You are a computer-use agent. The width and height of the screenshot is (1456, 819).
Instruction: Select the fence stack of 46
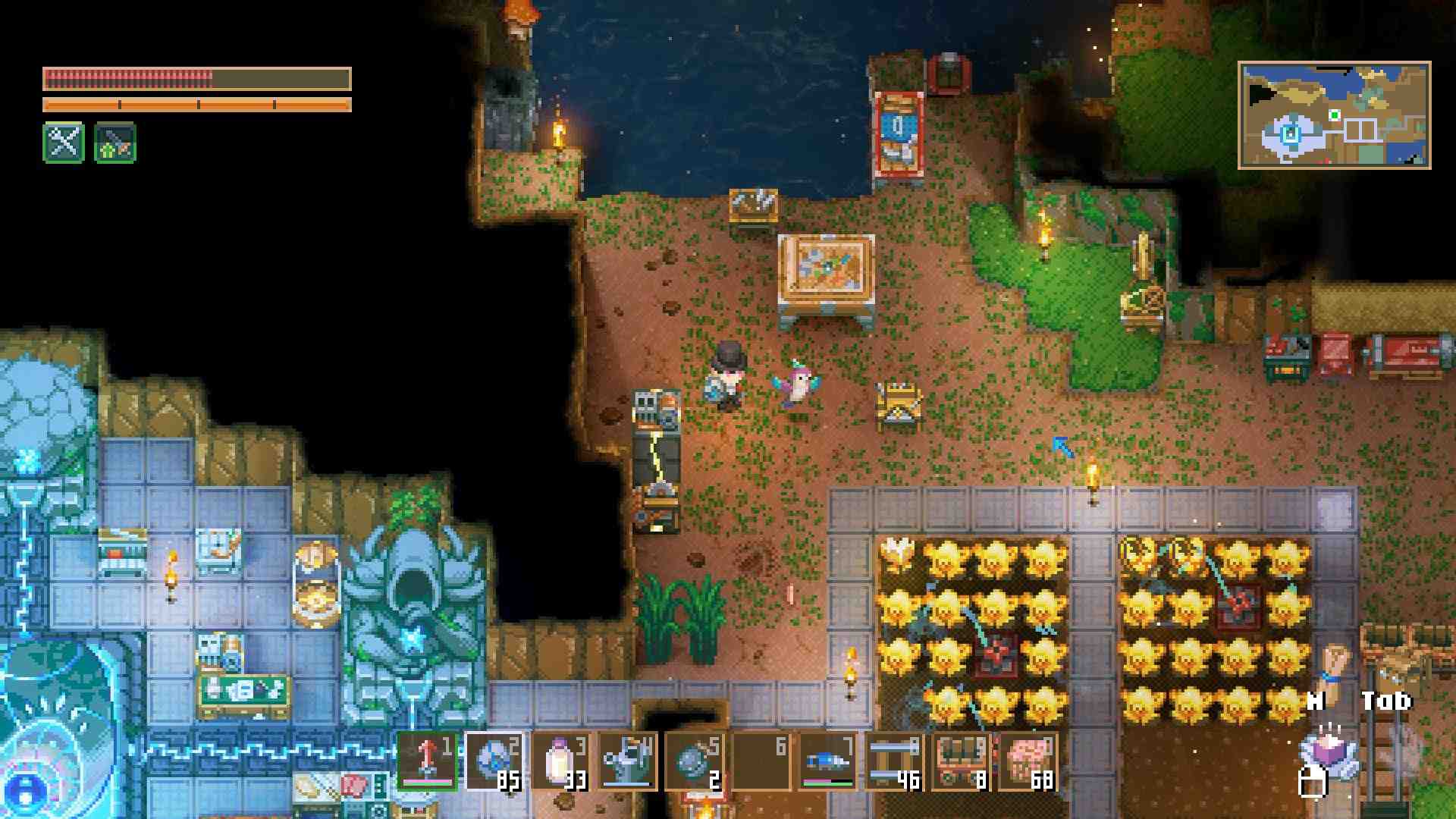[x=895, y=761]
